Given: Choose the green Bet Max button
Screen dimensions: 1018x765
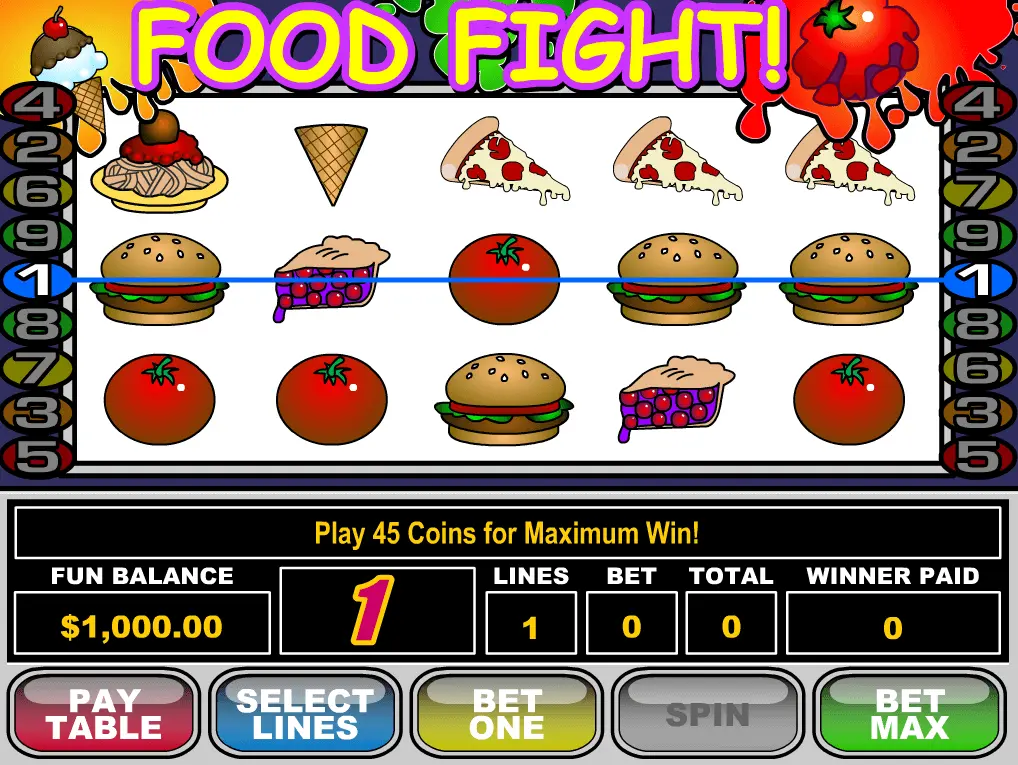Looking at the screenshot, I should click(909, 712).
